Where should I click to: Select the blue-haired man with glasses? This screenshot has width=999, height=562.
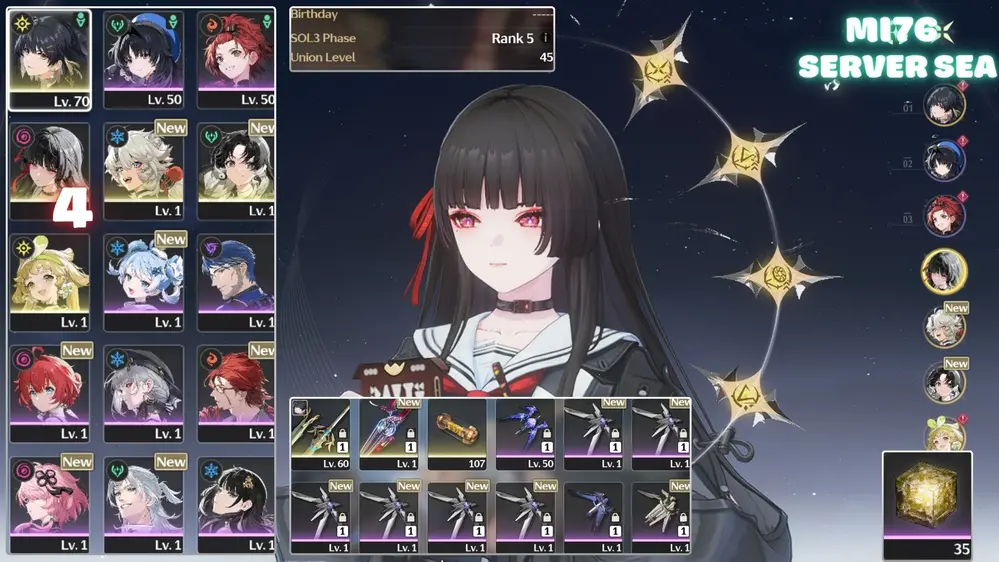coord(236,282)
